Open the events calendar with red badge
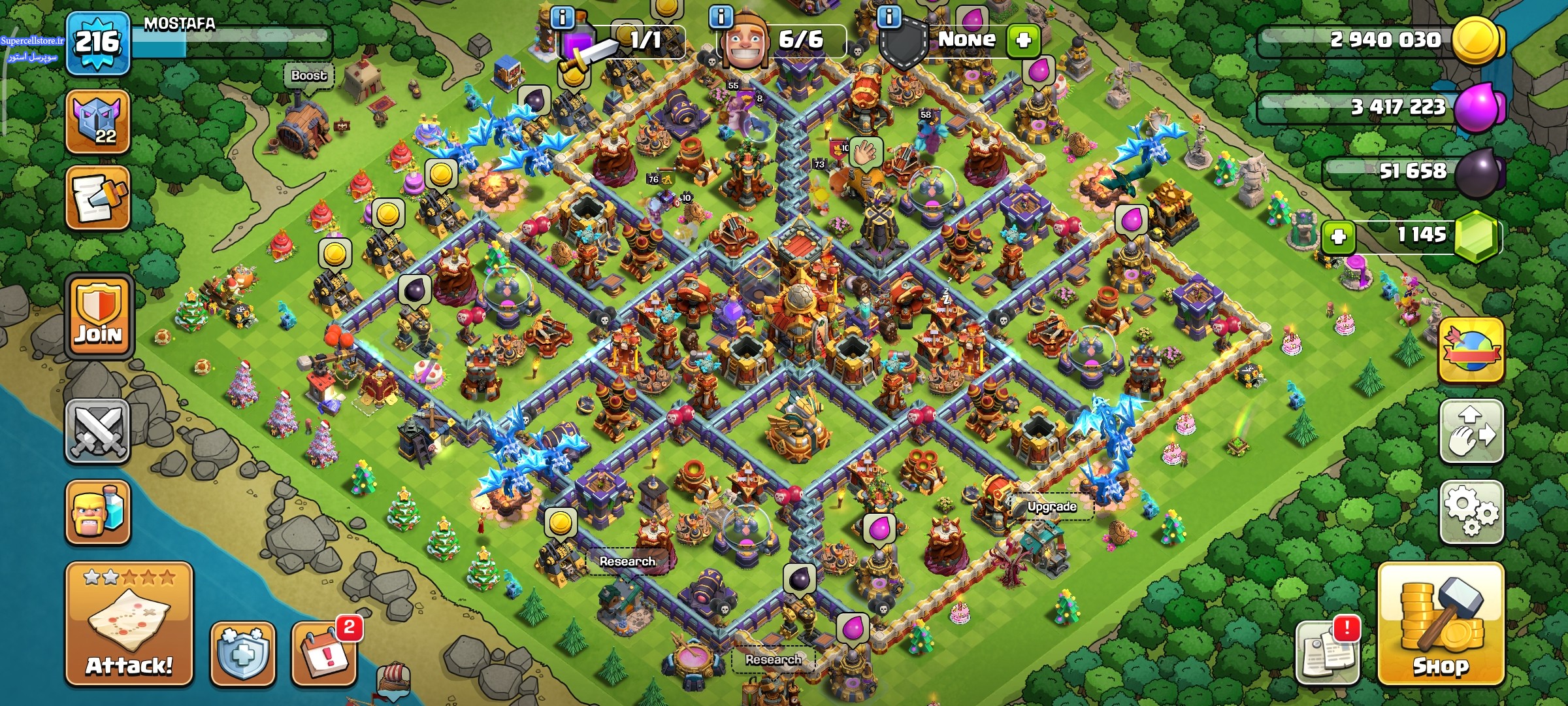Image resolution: width=1568 pixels, height=706 pixels. coord(325,654)
